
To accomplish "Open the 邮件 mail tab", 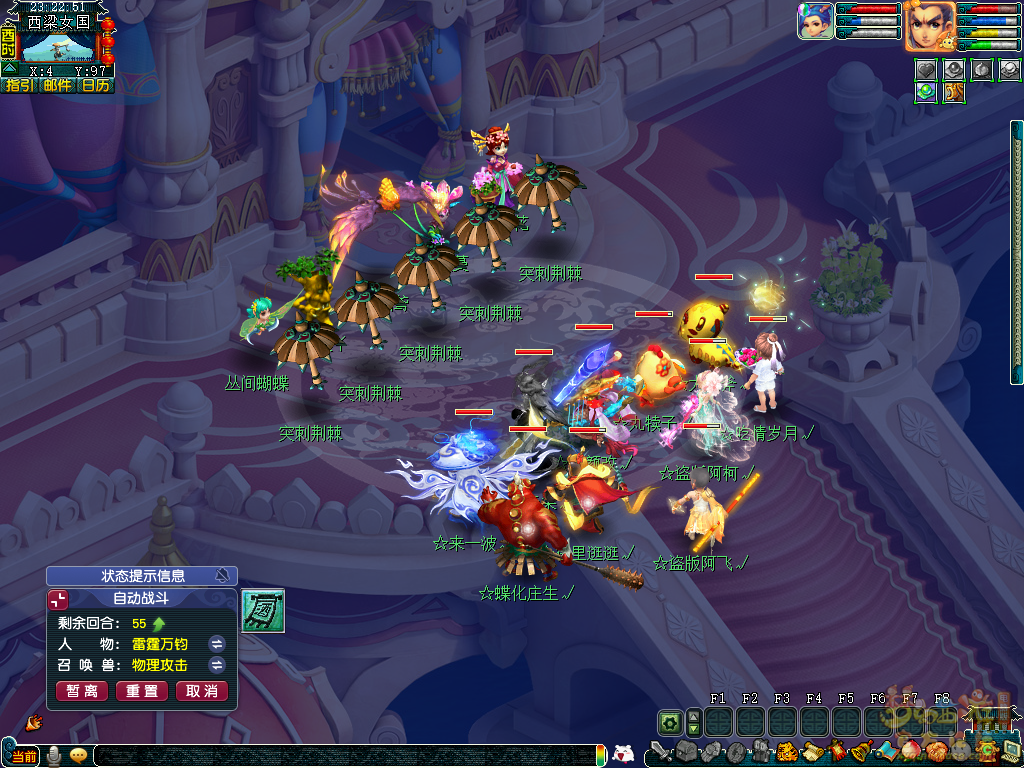I will pyautogui.click(x=57, y=86).
